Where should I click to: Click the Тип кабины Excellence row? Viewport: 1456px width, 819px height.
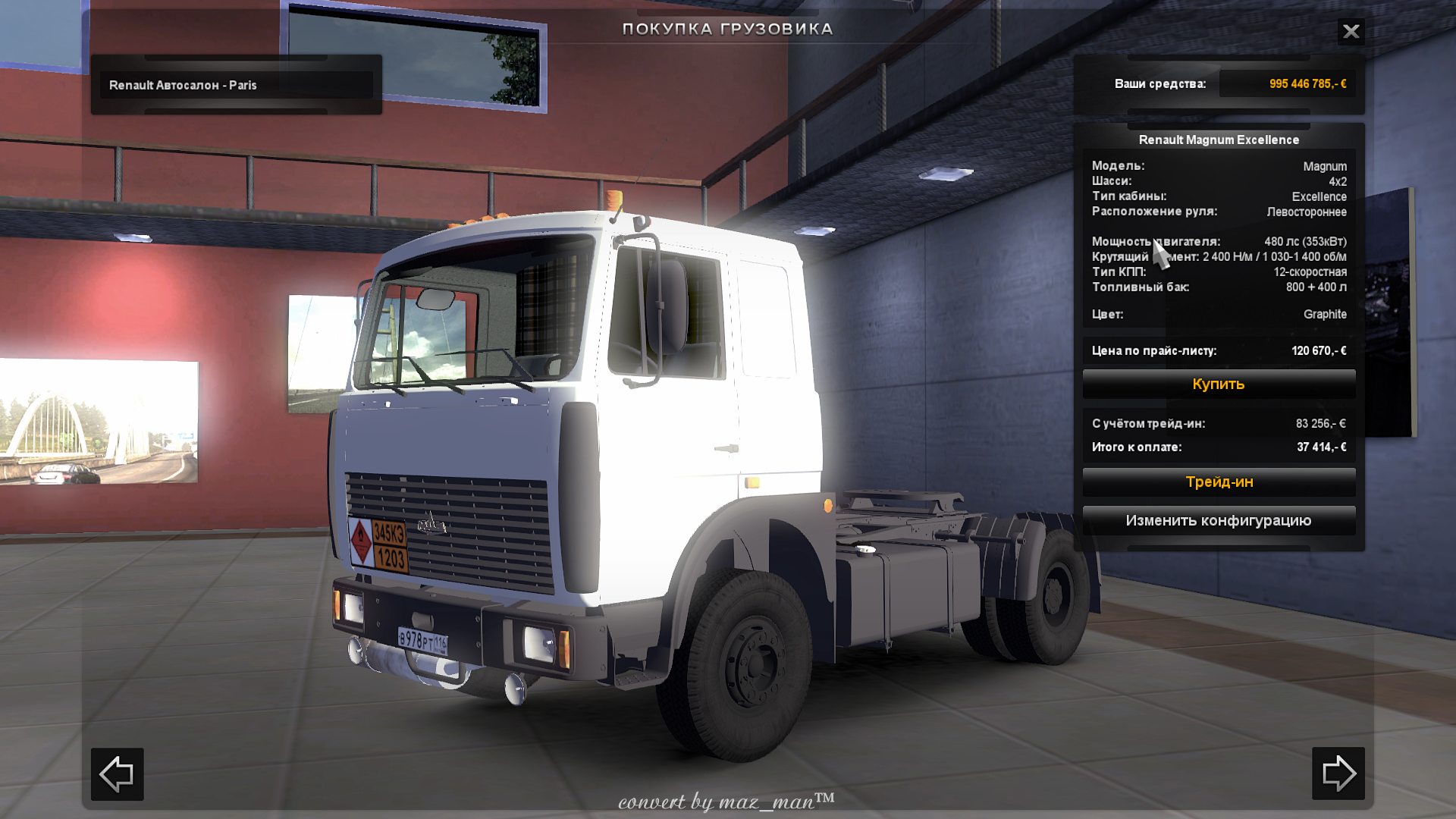tap(1218, 196)
